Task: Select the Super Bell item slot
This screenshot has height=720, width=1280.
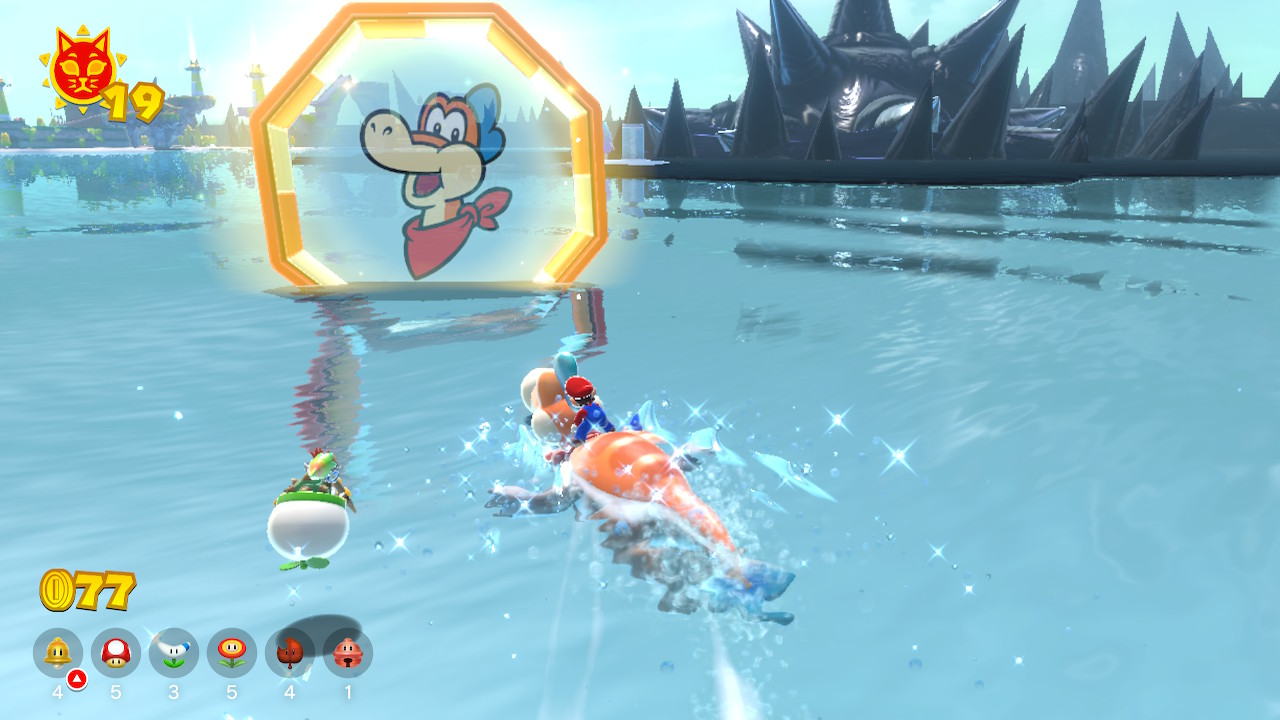Action: pyautogui.click(x=58, y=653)
